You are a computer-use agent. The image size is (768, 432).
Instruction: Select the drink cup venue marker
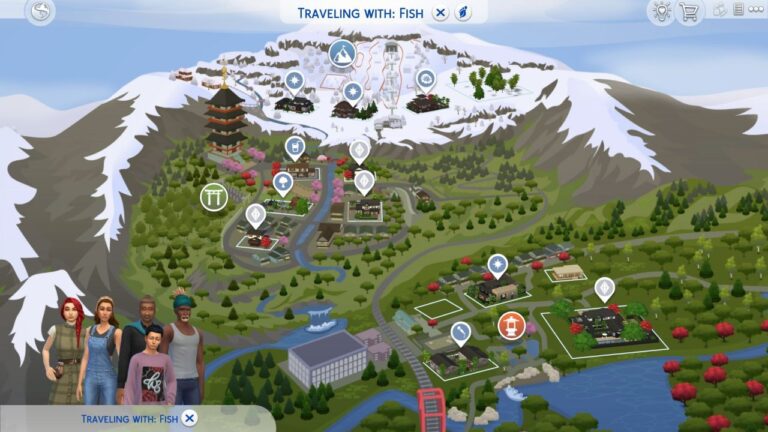(x=295, y=147)
